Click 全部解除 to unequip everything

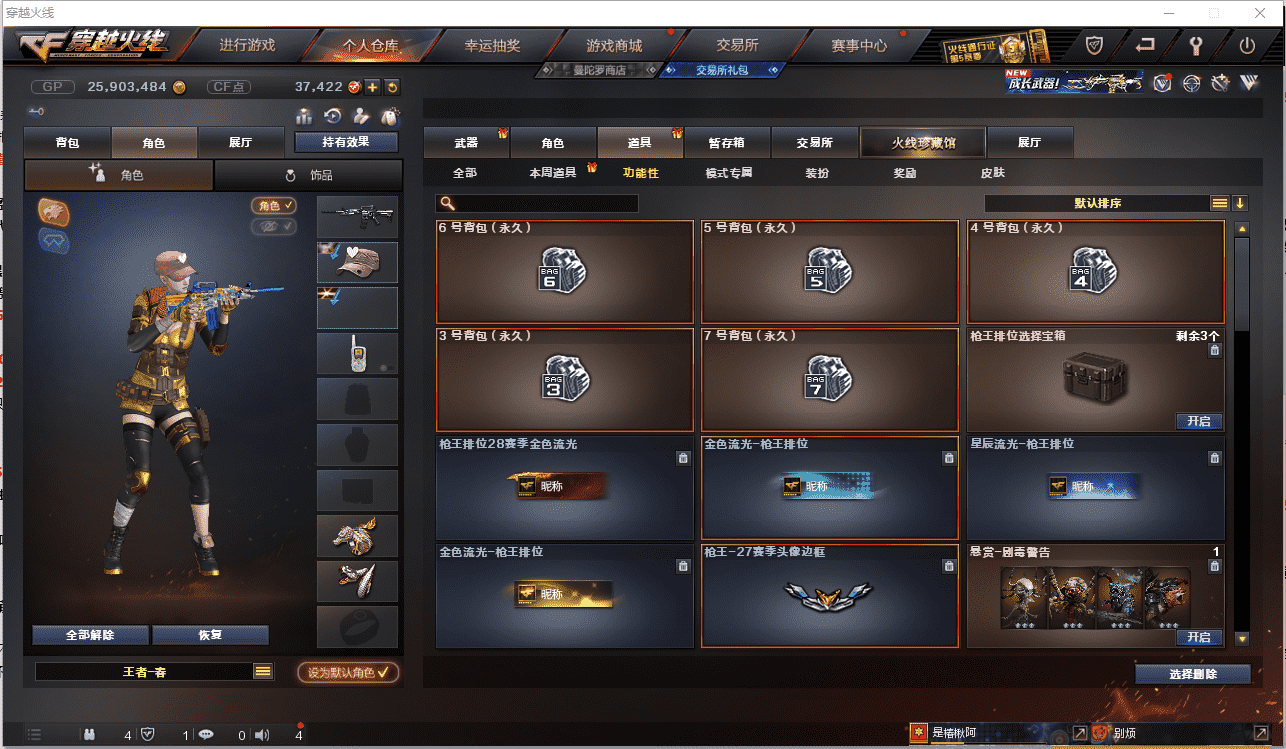pyautogui.click(x=90, y=635)
